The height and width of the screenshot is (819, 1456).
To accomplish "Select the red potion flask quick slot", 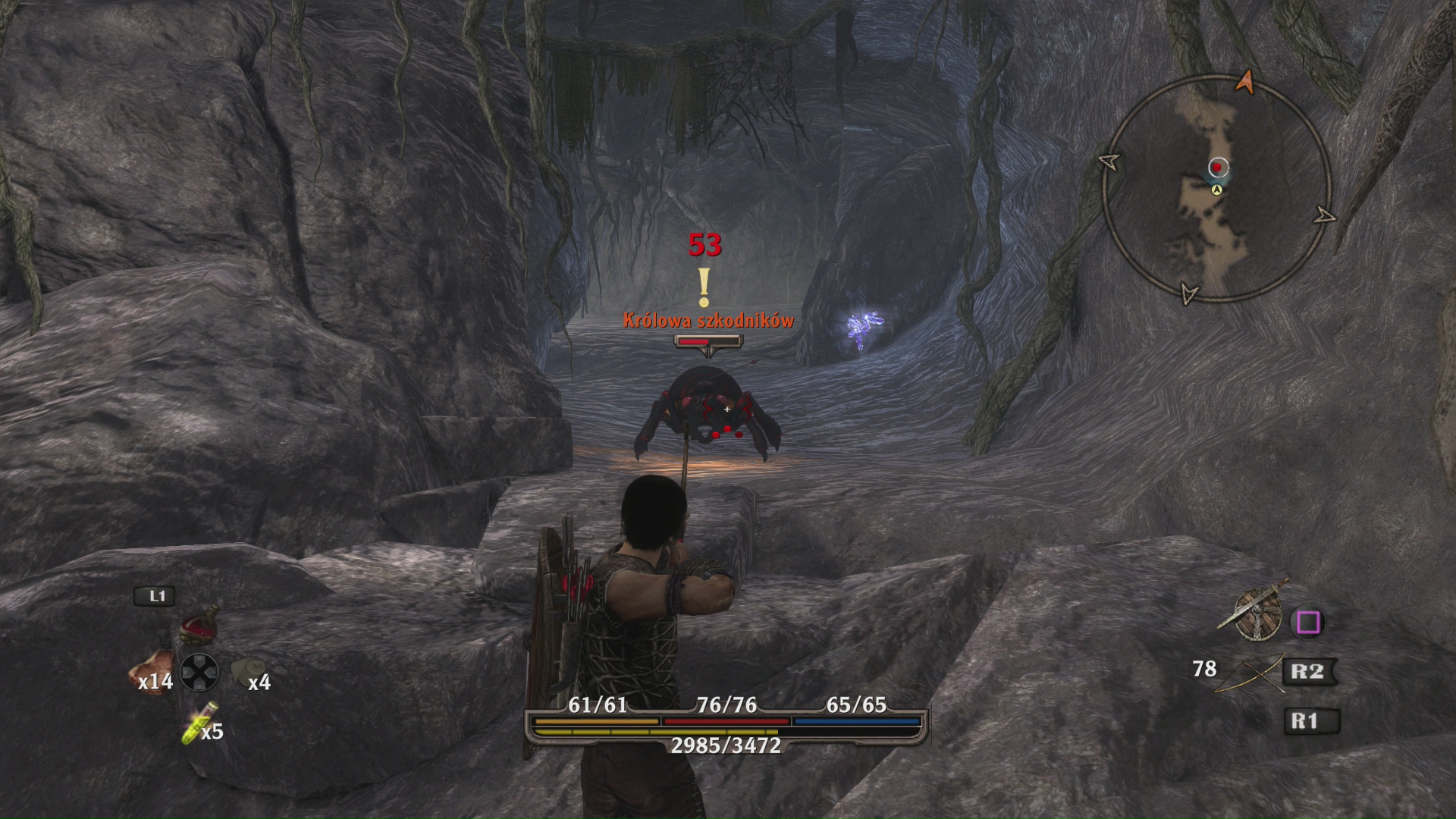I will pos(199,626).
